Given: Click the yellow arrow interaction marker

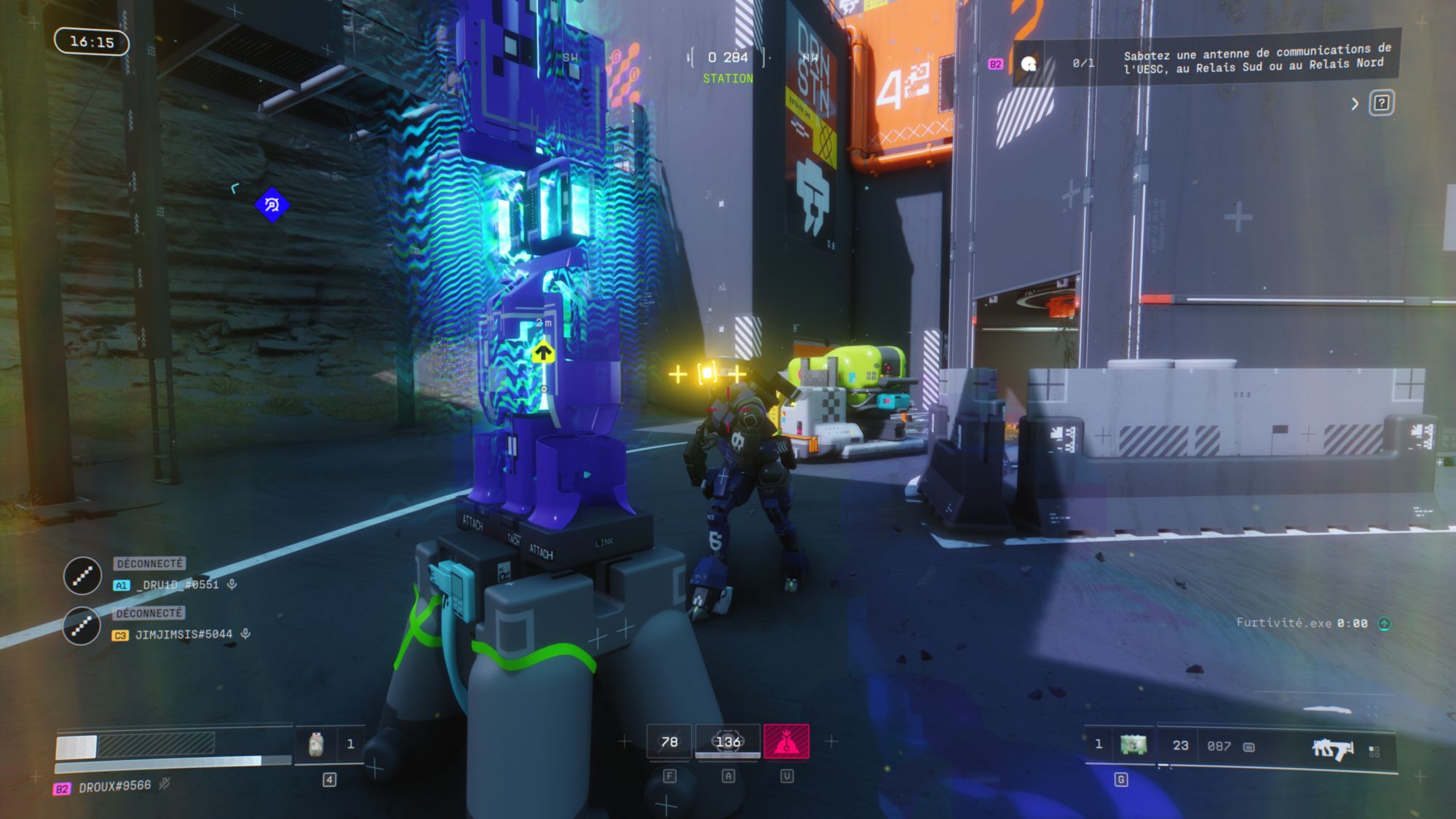Looking at the screenshot, I should coord(542,355).
